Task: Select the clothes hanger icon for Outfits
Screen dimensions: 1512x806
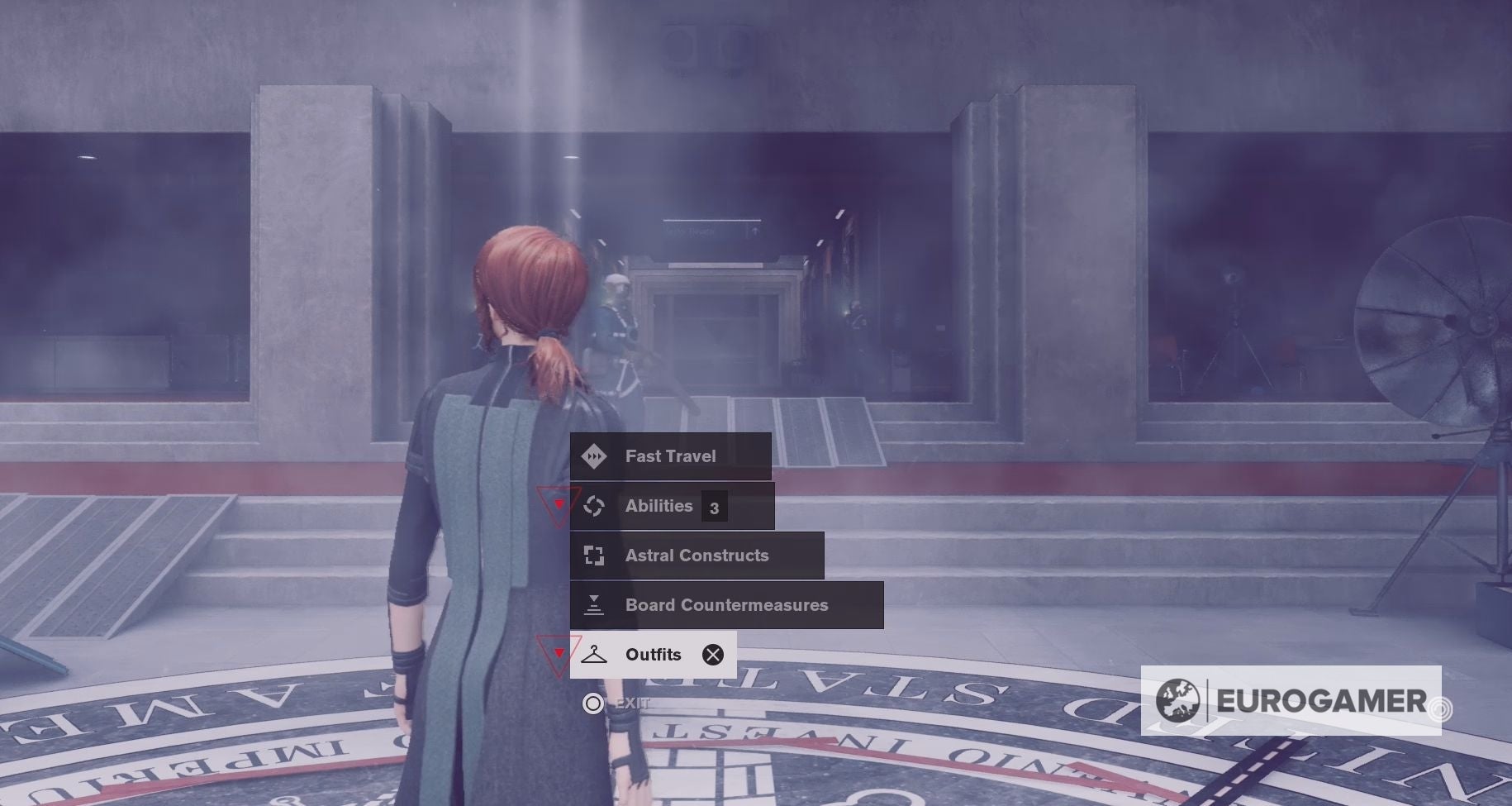Action: pyautogui.click(x=594, y=654)
